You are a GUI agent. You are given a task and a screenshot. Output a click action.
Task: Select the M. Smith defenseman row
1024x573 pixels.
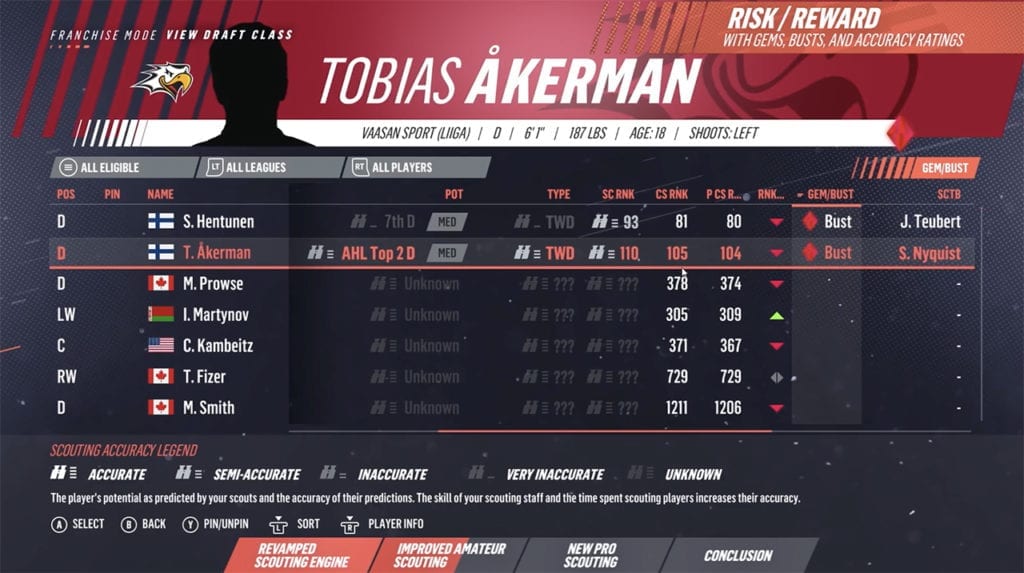pyautogui.click(x=208, y=408)
